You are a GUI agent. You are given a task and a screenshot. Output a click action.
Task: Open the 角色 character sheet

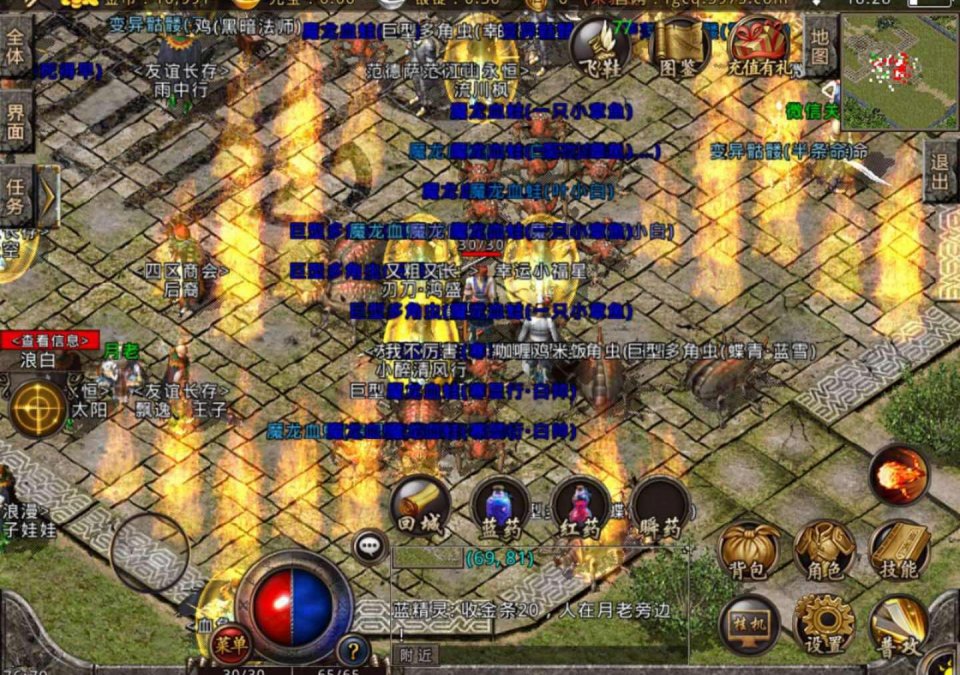[825, 552]
